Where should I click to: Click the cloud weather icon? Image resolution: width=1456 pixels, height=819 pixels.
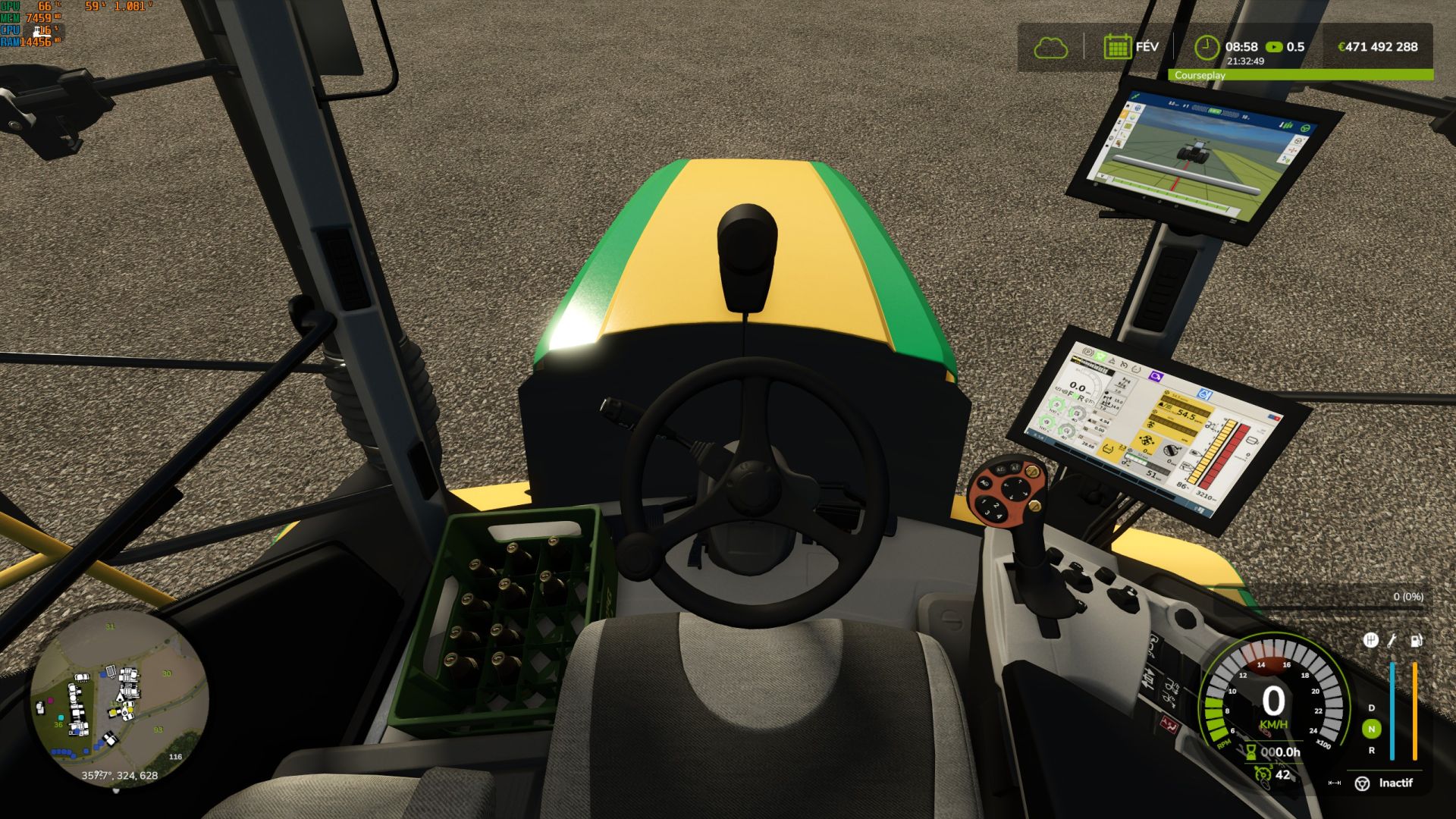1050,48
